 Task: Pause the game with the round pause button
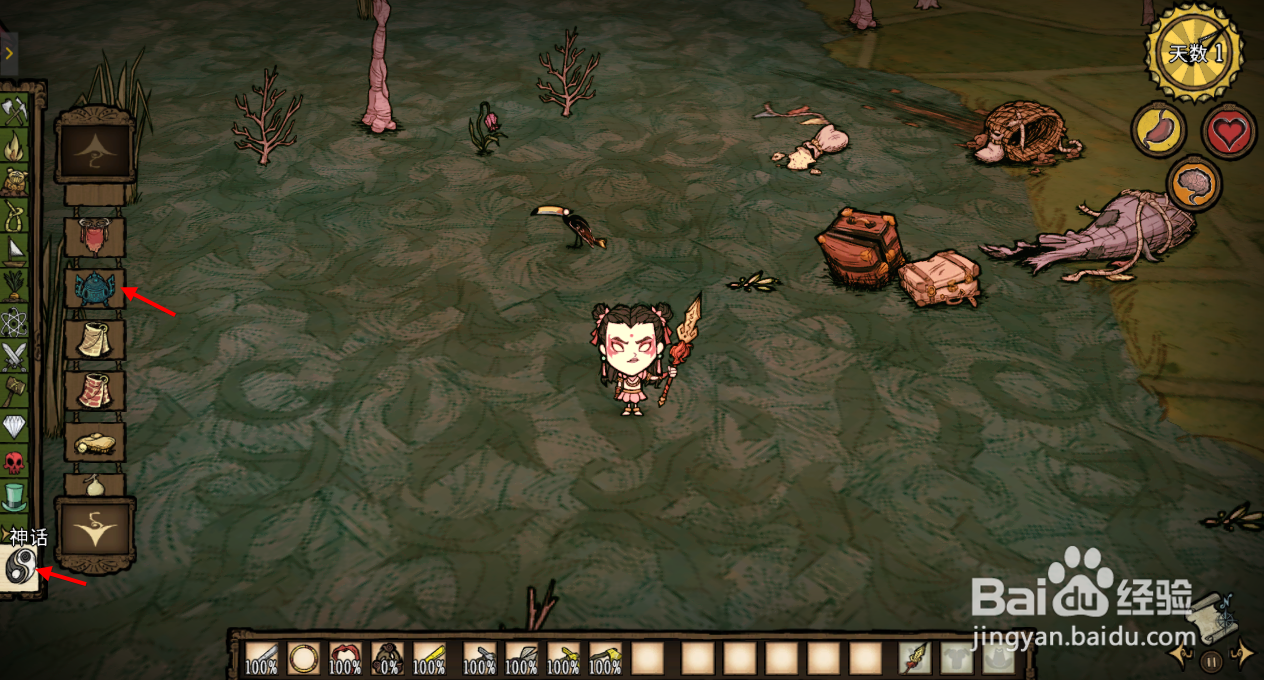(1211, 660)
